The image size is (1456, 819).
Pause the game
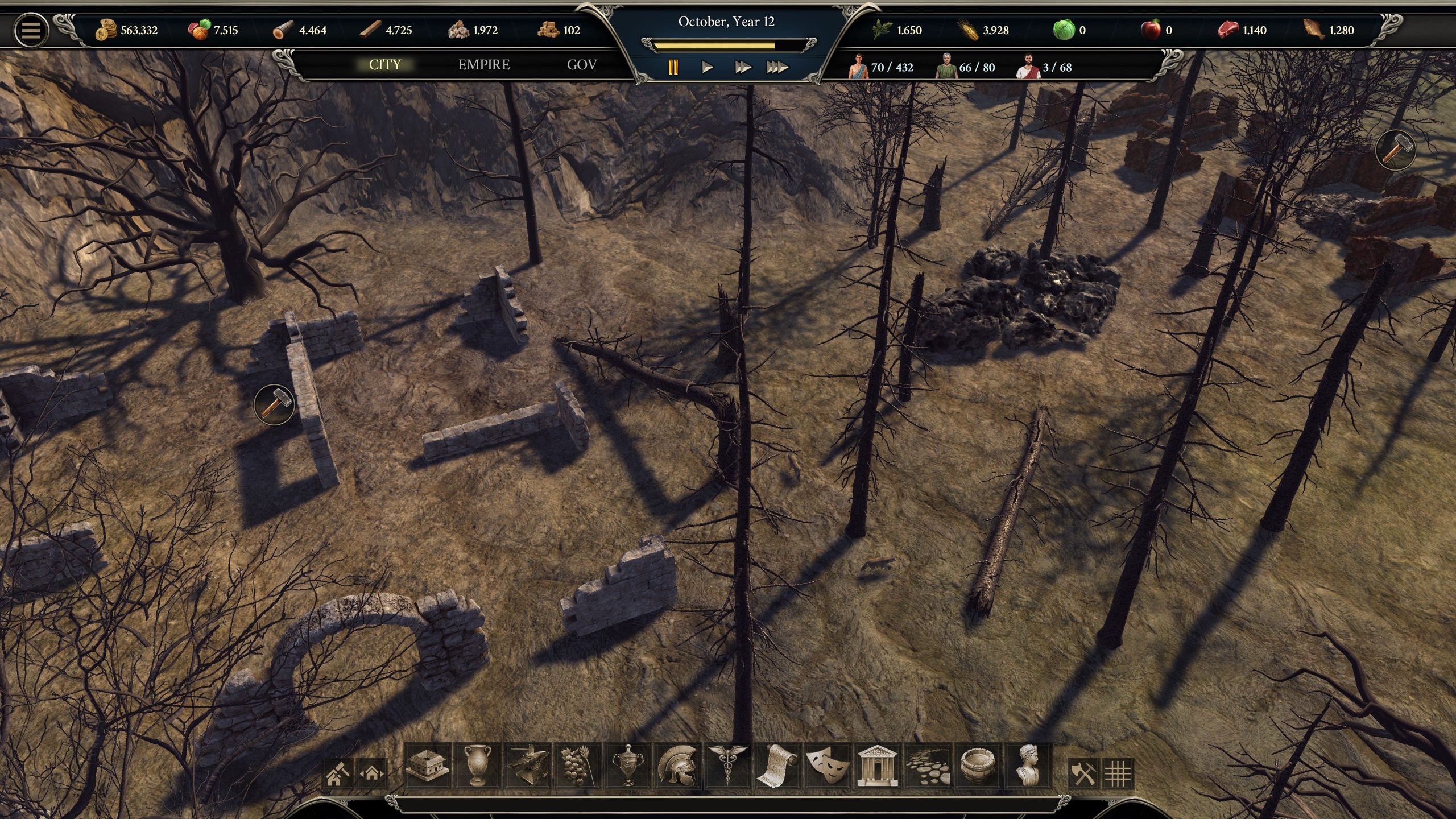pyautogui.click(x=673, y=68)
